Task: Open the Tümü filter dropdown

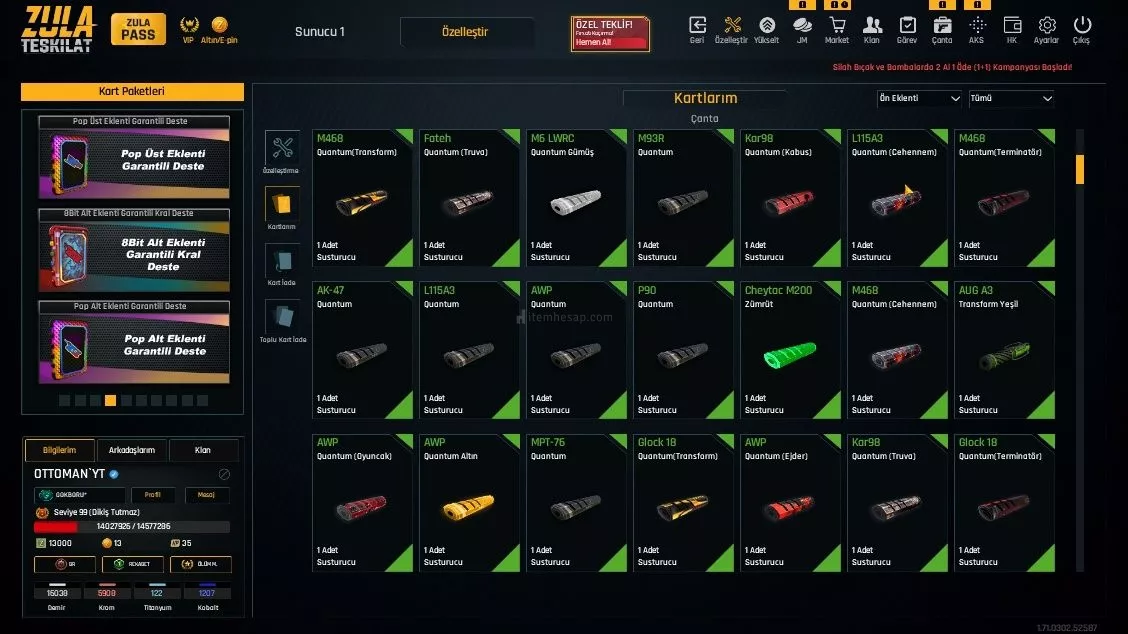Action: tap(1011, 99)
